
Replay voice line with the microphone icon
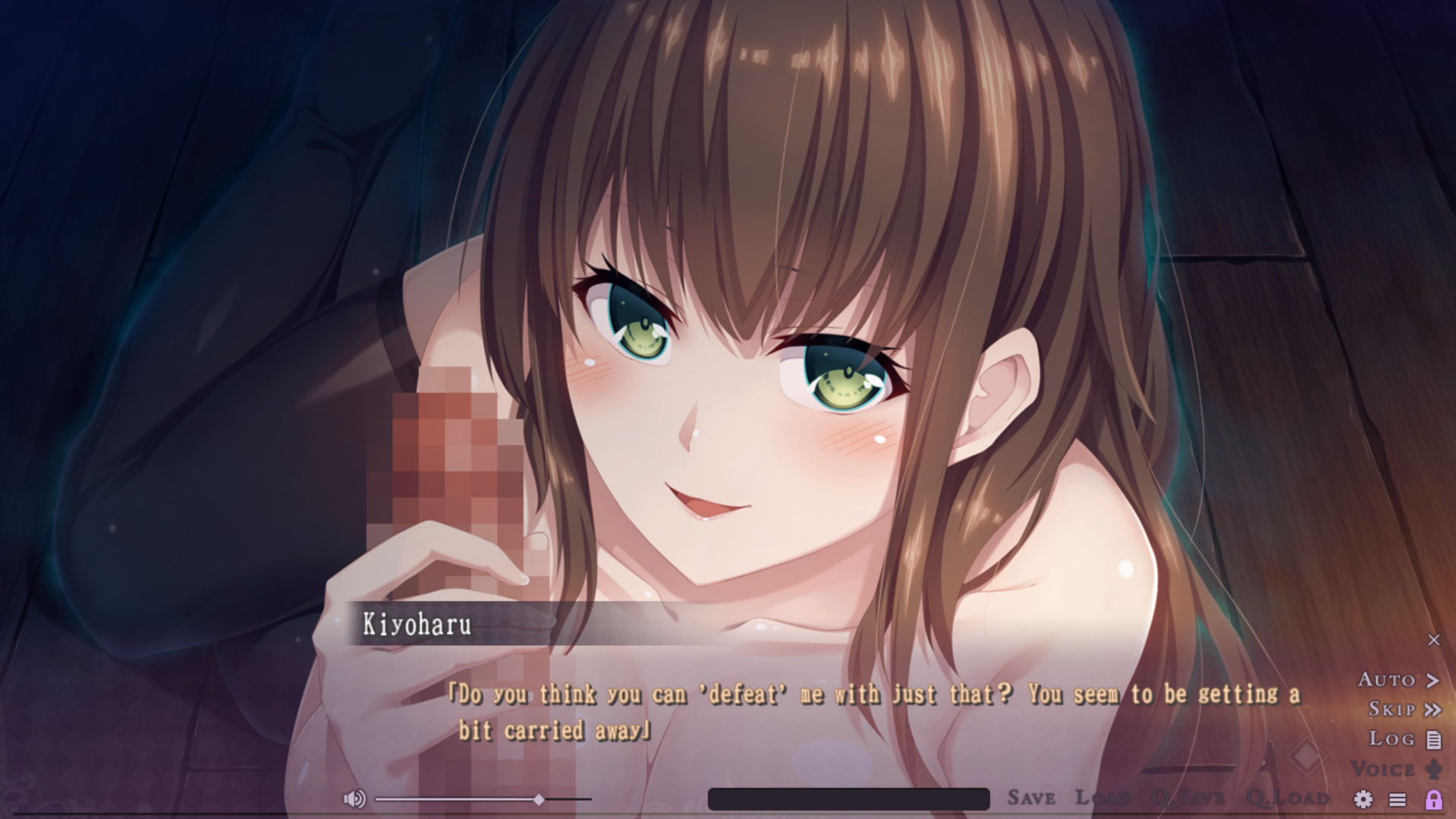[1433, 768]
